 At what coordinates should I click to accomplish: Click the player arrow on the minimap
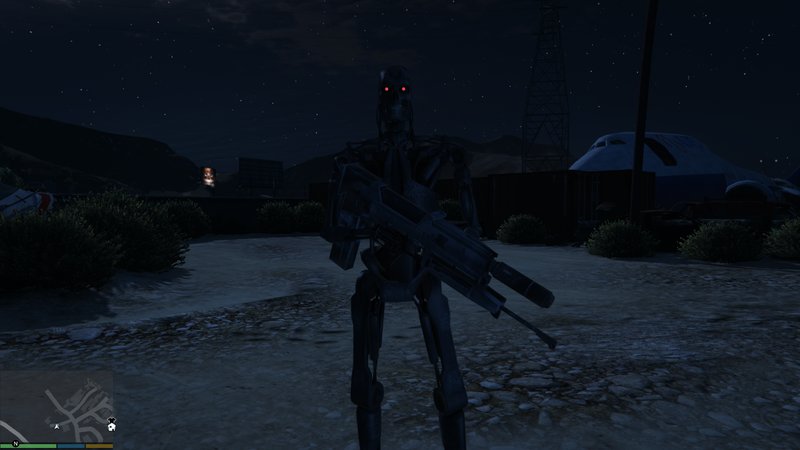[x=57, y=426]
